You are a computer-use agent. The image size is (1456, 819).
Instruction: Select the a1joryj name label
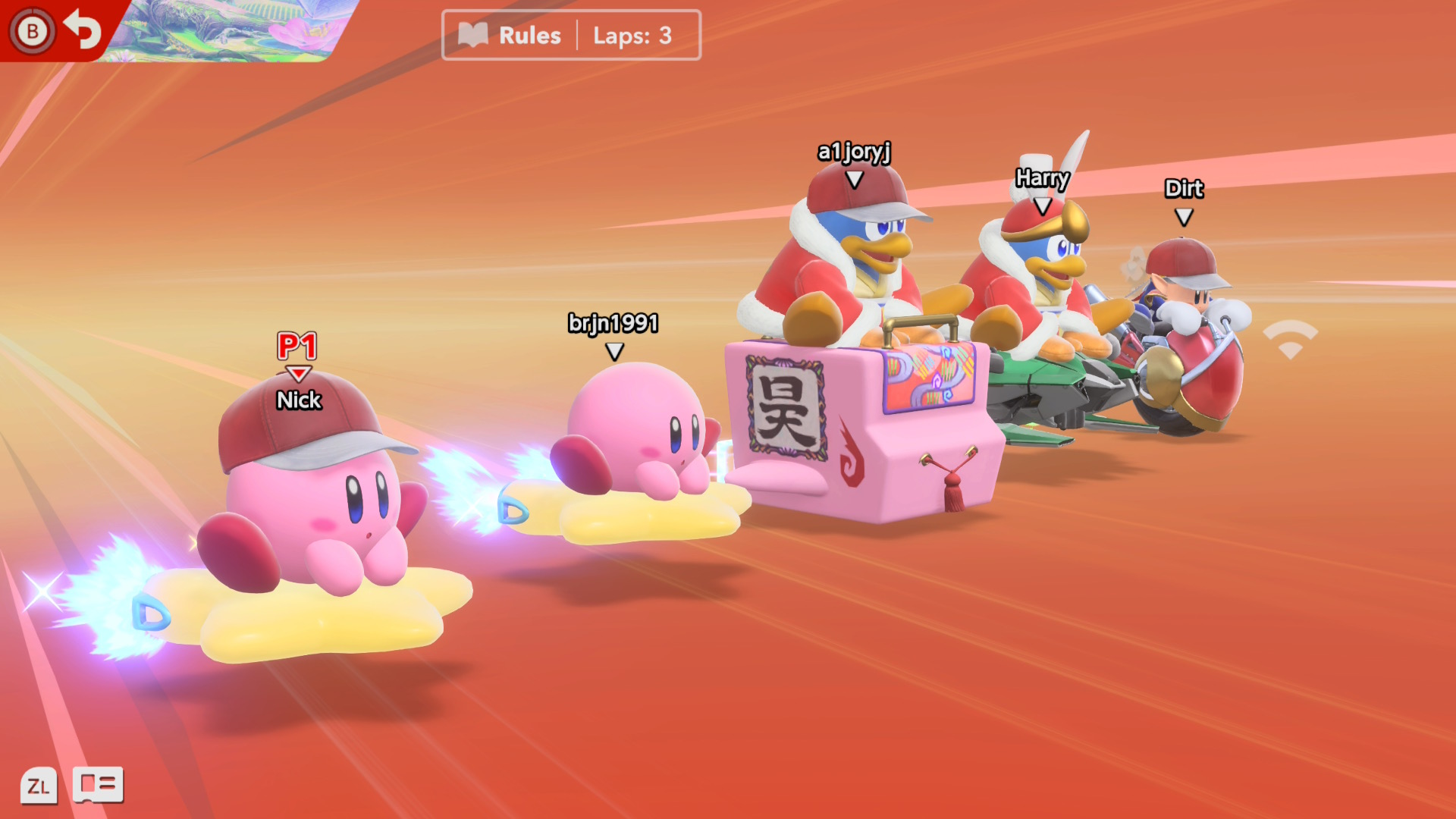point(855,150)
